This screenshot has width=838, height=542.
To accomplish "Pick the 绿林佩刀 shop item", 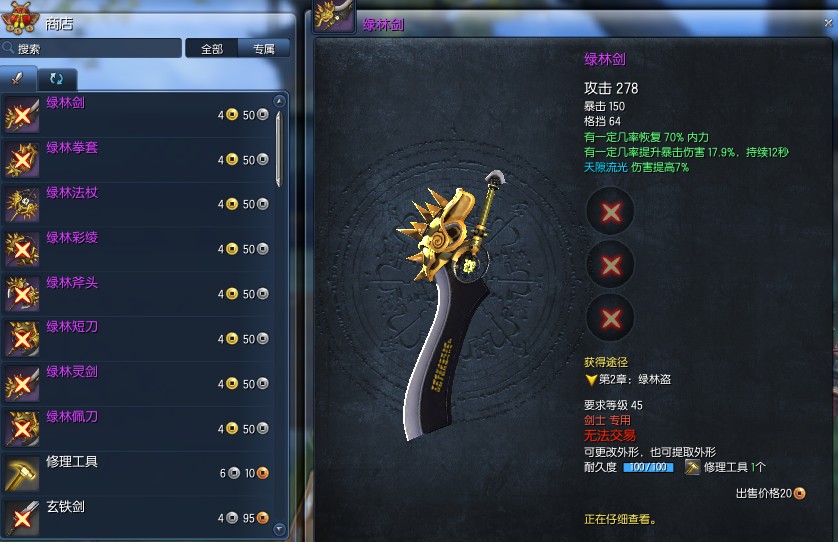I will [x=140, y=429].
